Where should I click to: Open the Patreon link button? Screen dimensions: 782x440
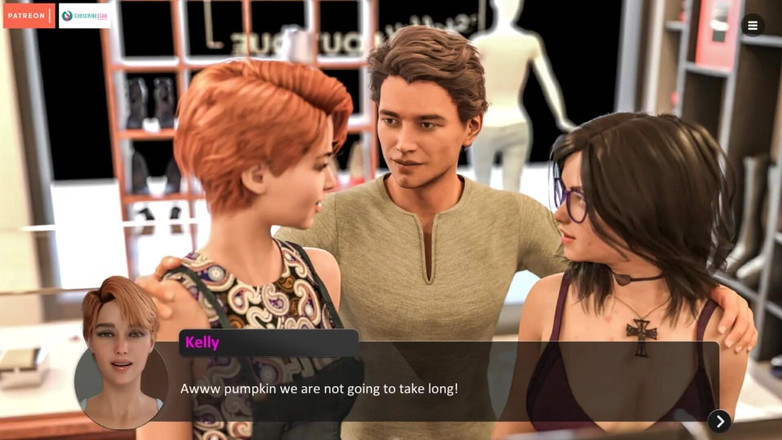(x=28, y=16)
